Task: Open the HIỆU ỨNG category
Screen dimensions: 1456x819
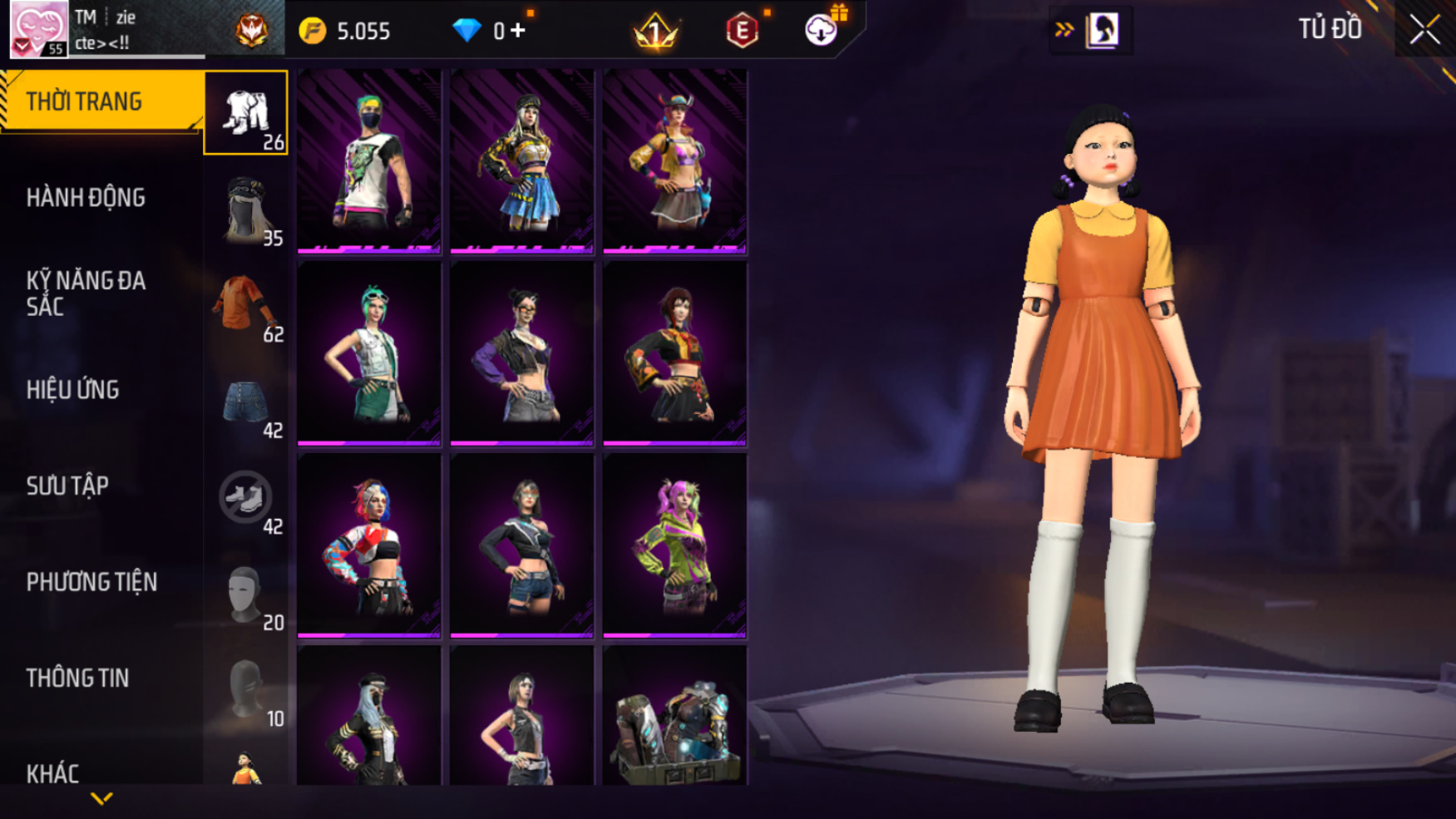Action: point(73,390)
